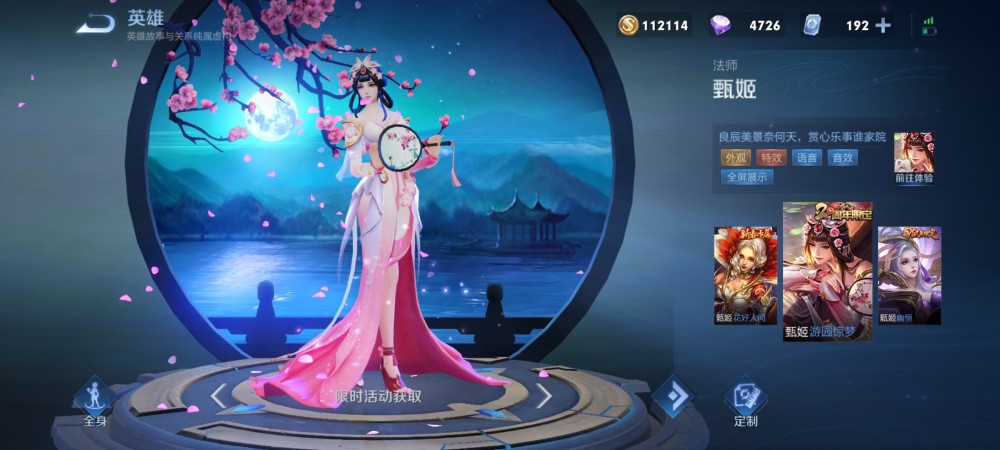Go back using the return arrow

tap(95, 23)
